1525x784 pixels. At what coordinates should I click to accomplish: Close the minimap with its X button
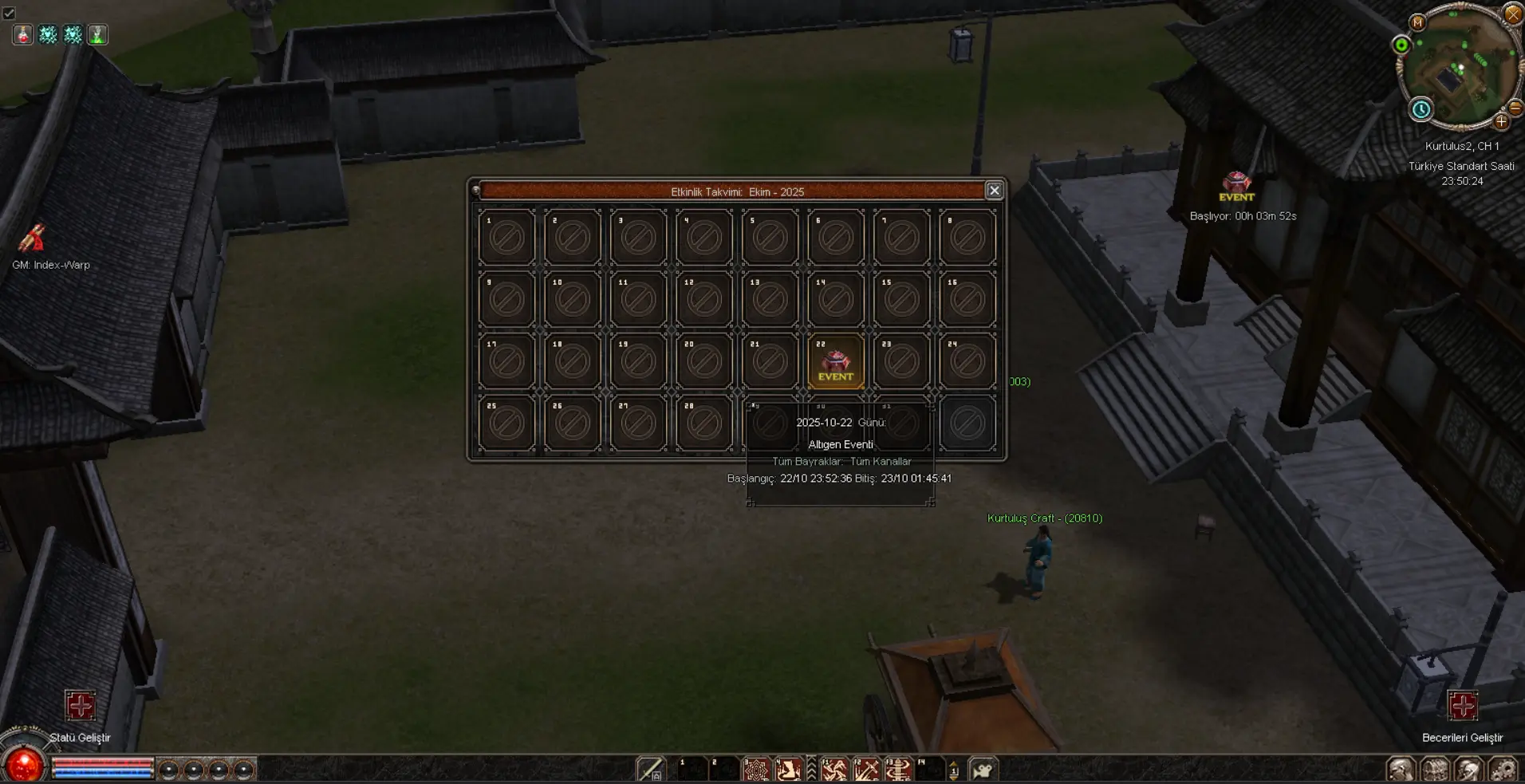pyautogui.click(x=1512, y=14)
